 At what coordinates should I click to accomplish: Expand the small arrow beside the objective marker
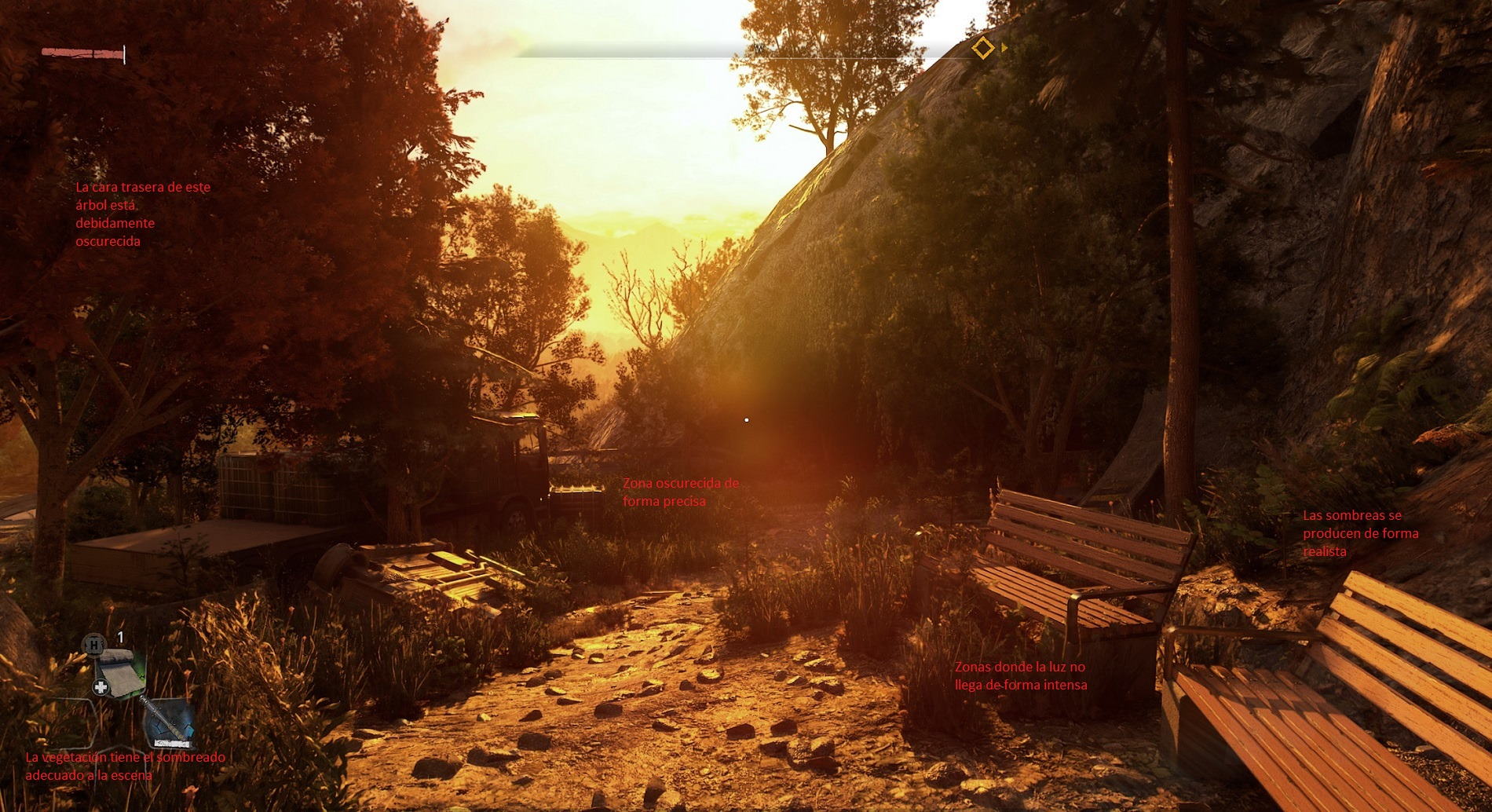[1002, 47]
